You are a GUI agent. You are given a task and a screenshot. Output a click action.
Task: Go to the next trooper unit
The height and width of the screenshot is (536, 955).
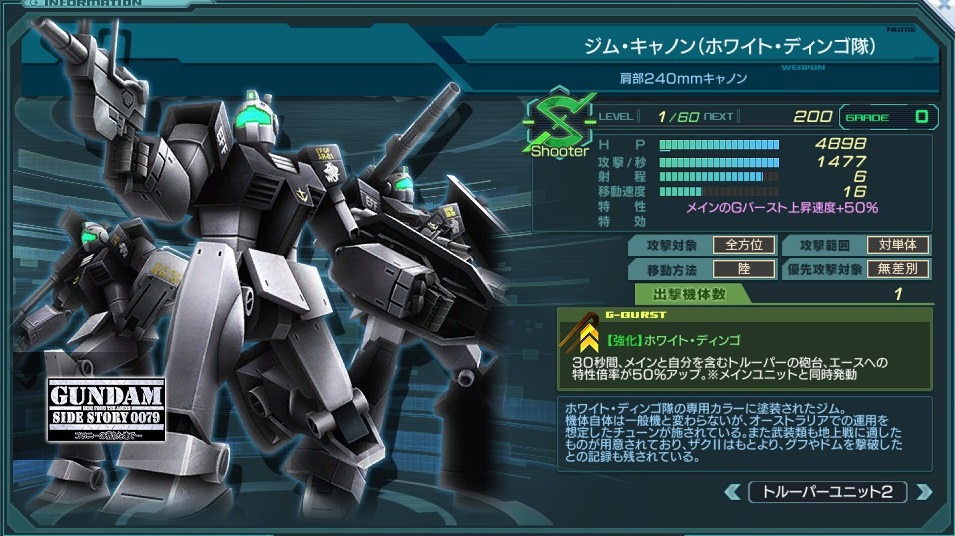click(925, 491)
